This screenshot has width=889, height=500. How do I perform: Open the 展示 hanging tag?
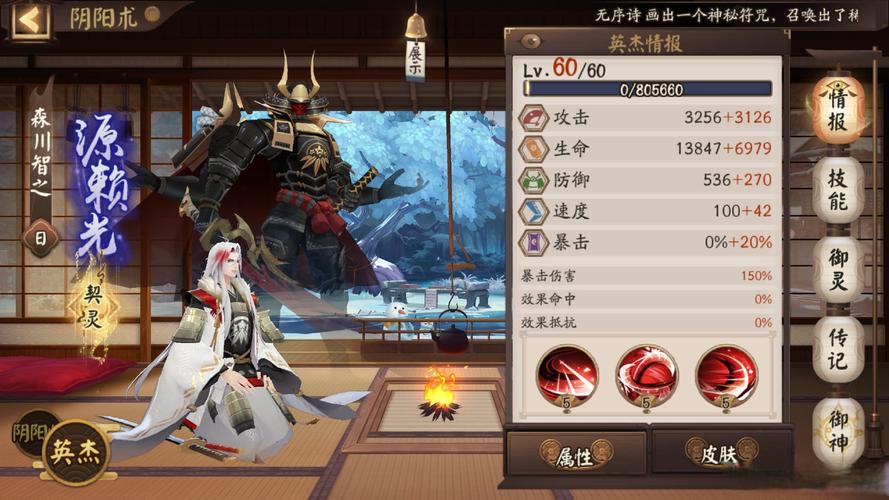click(x=415, y=53)
